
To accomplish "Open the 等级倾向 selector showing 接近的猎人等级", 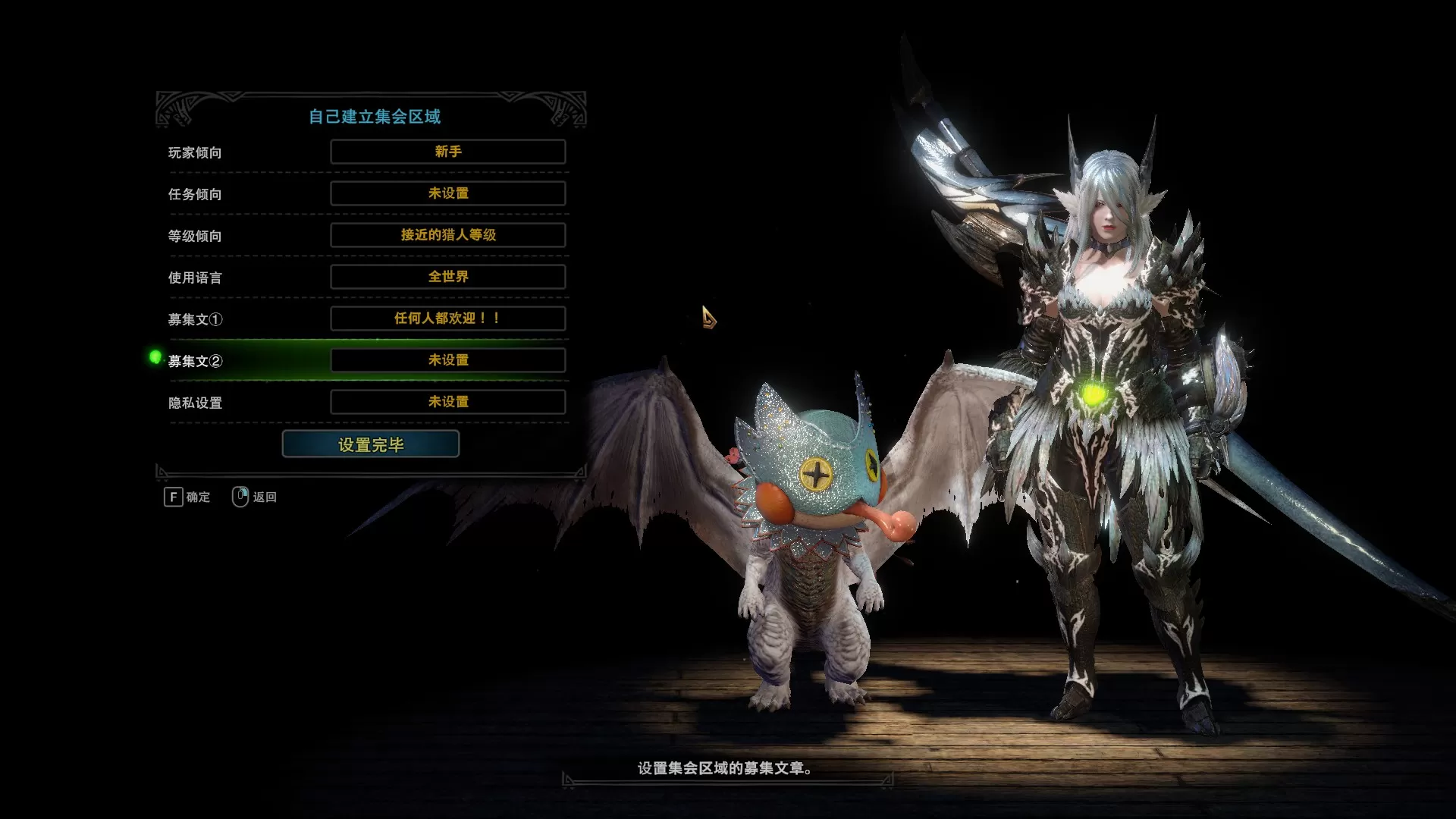I will pyautogui.click(x=447, y=235).
